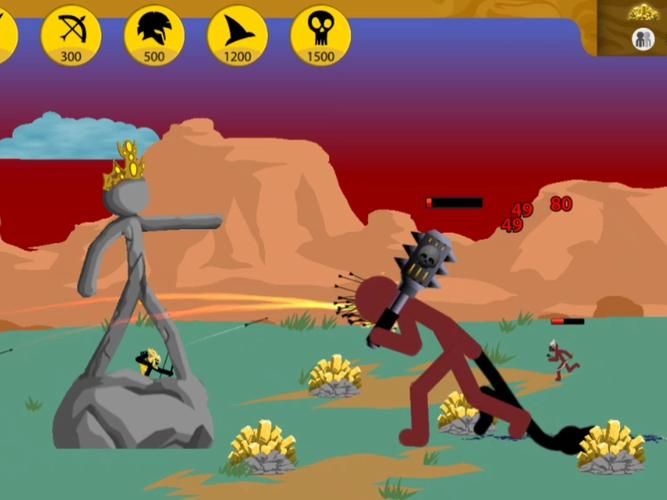Train an Archidon archer for 300 gold

71,35
